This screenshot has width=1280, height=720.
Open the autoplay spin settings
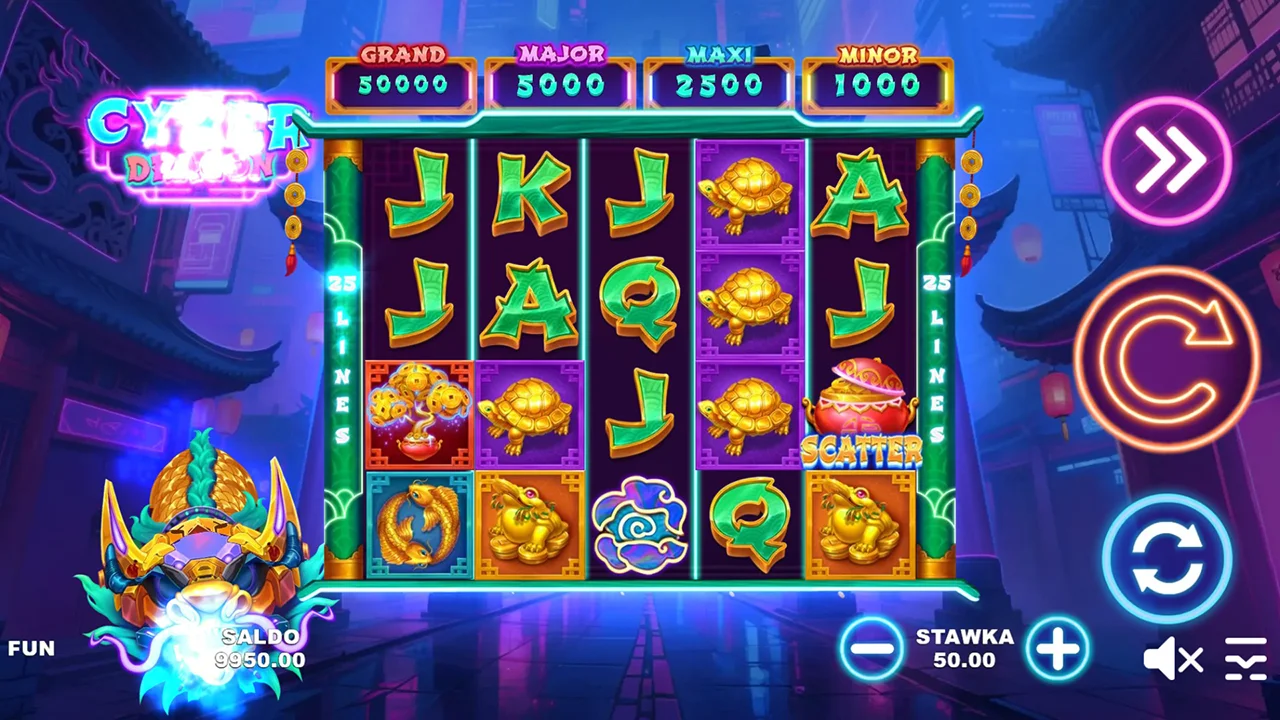click(1166, 558)
